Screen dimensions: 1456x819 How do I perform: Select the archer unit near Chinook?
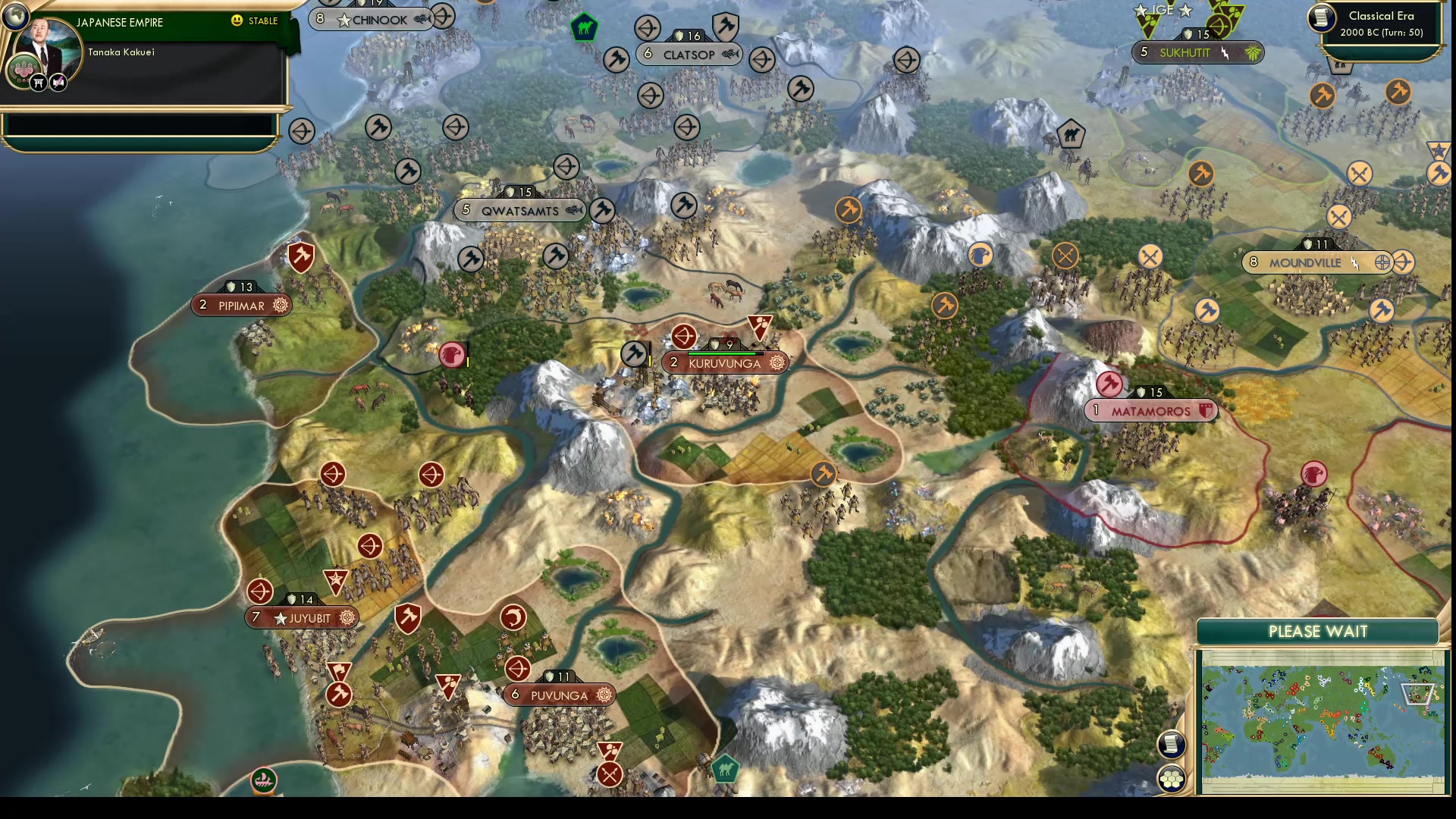point(443,17)
